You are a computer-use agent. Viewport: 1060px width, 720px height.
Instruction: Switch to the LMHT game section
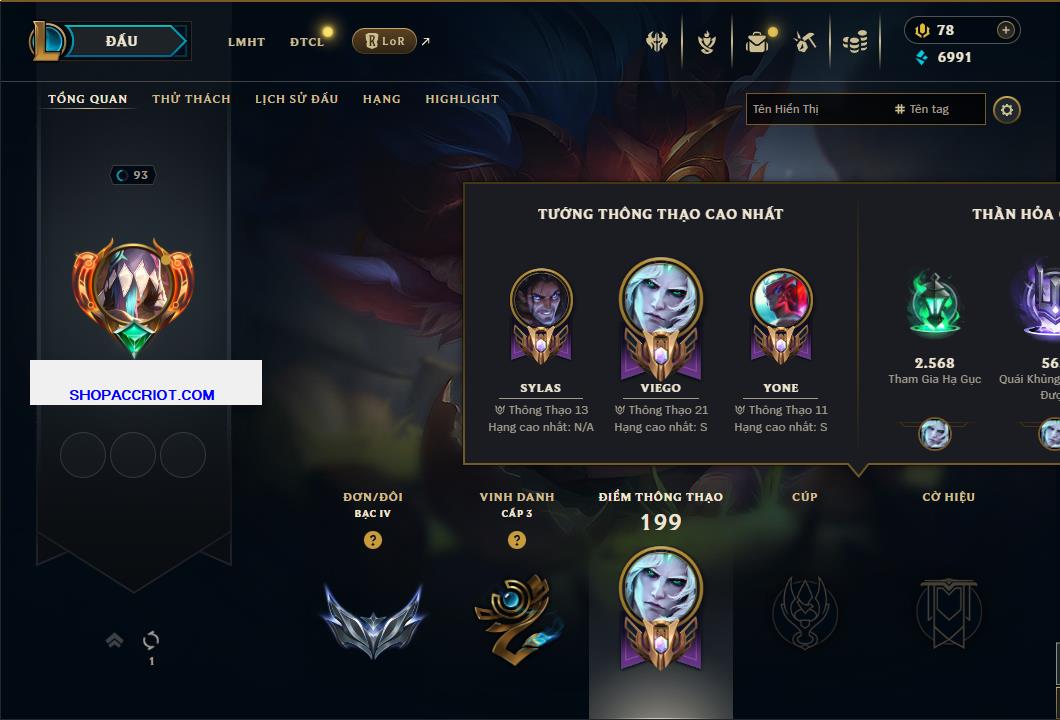coord(246,42)
